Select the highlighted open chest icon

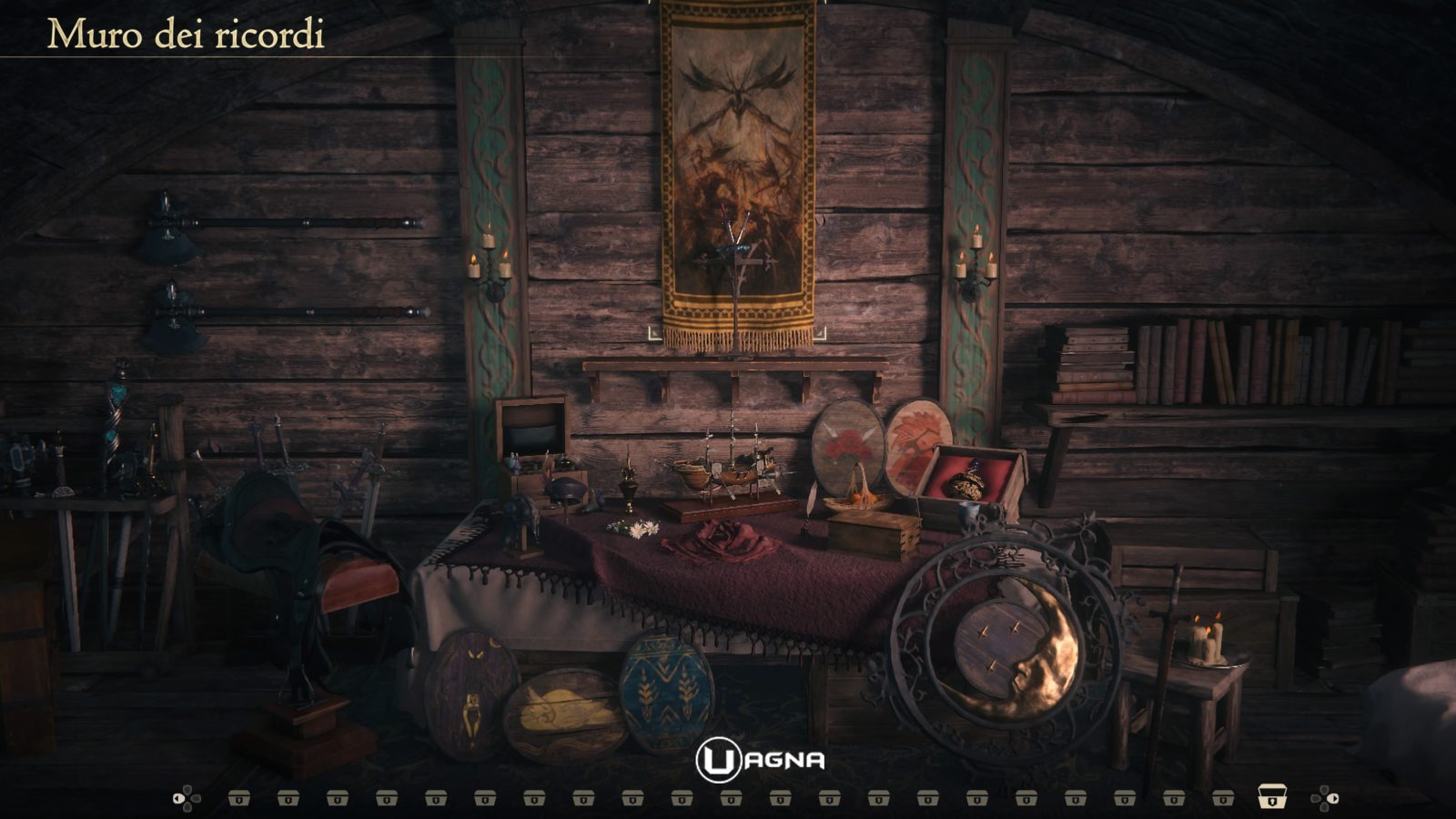[1270, 797]
